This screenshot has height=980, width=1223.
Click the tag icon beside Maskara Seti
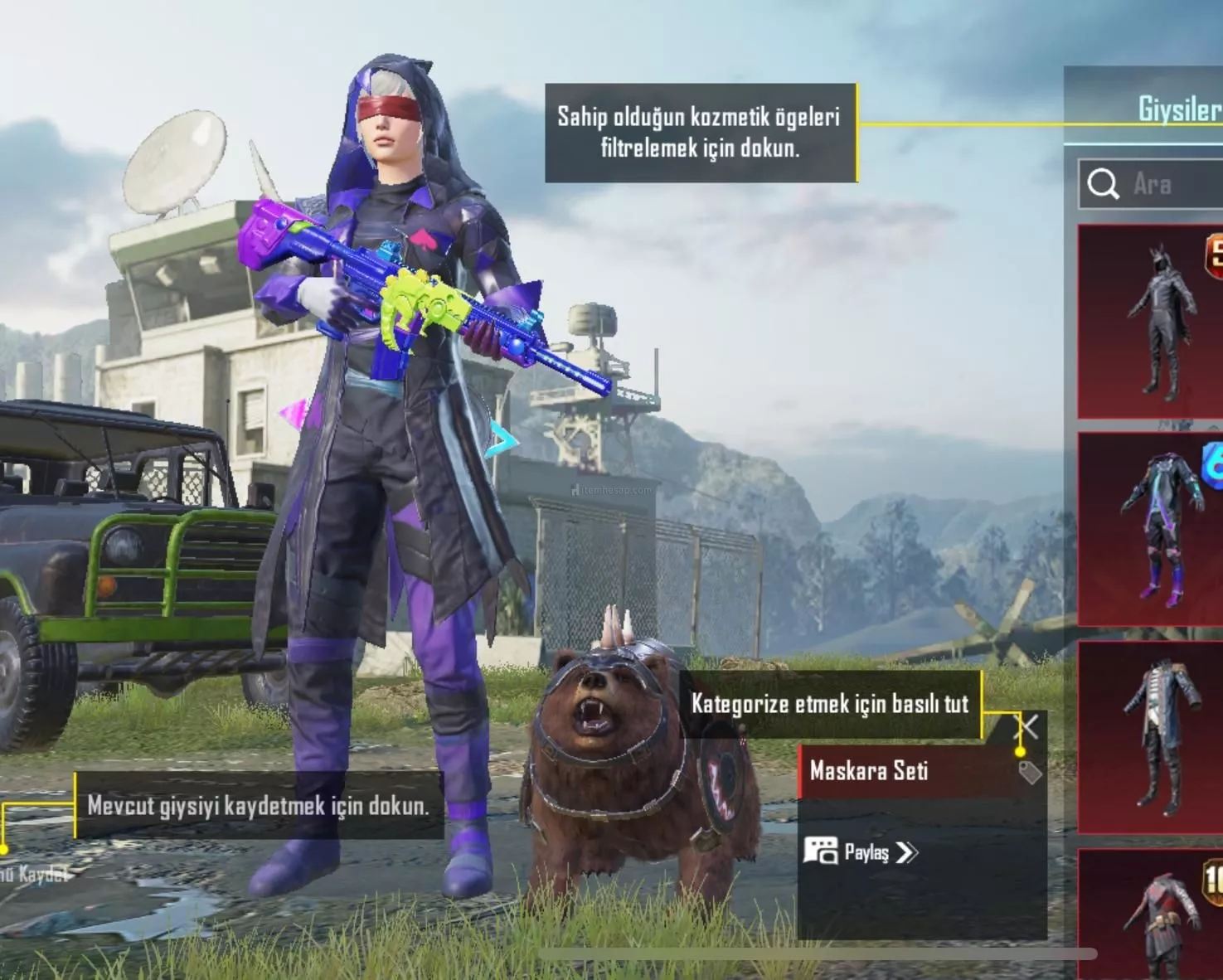coord(1029,773)
